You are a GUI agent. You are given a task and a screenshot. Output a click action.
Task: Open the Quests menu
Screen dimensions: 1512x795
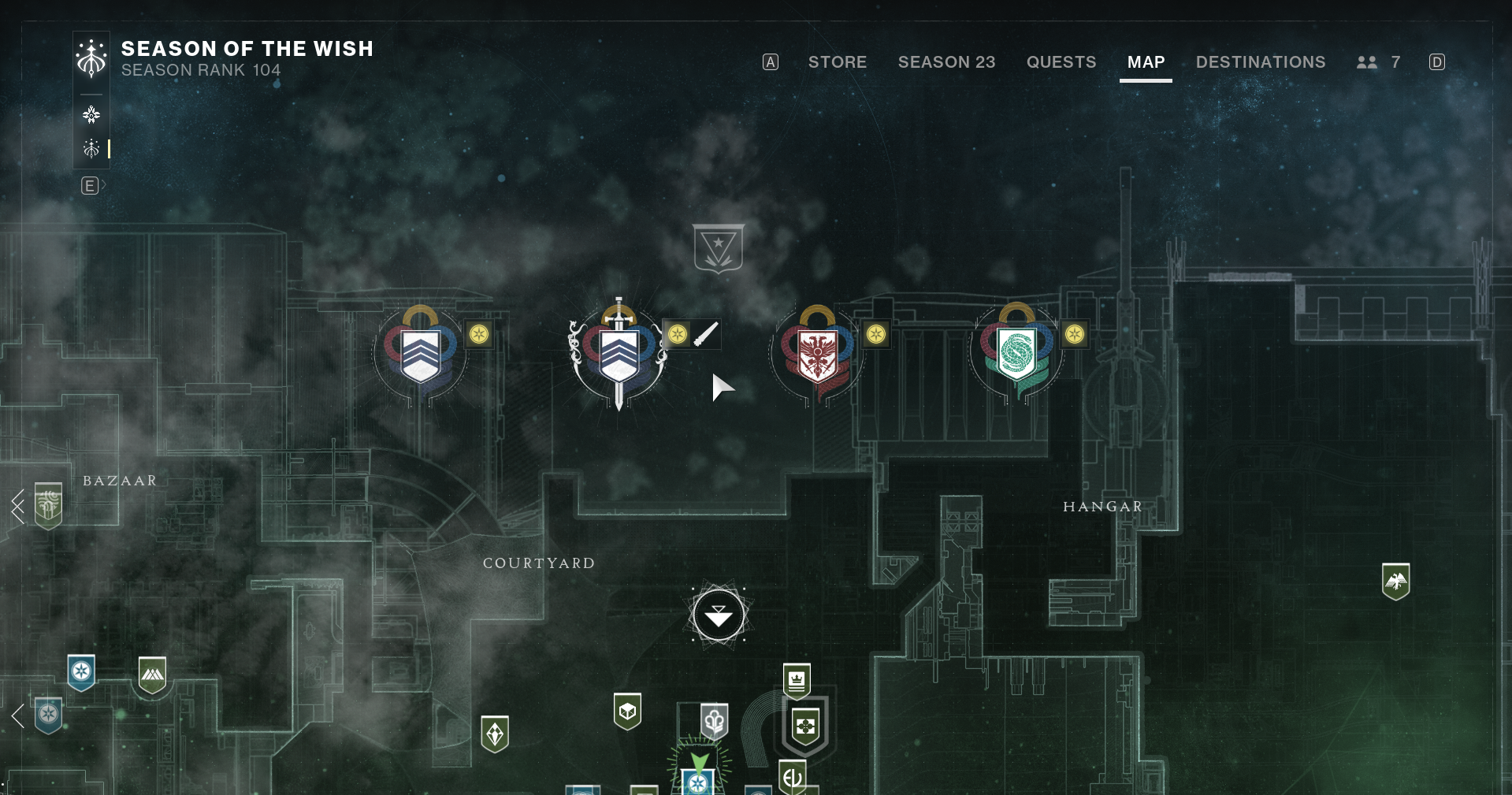point(1061,62)
